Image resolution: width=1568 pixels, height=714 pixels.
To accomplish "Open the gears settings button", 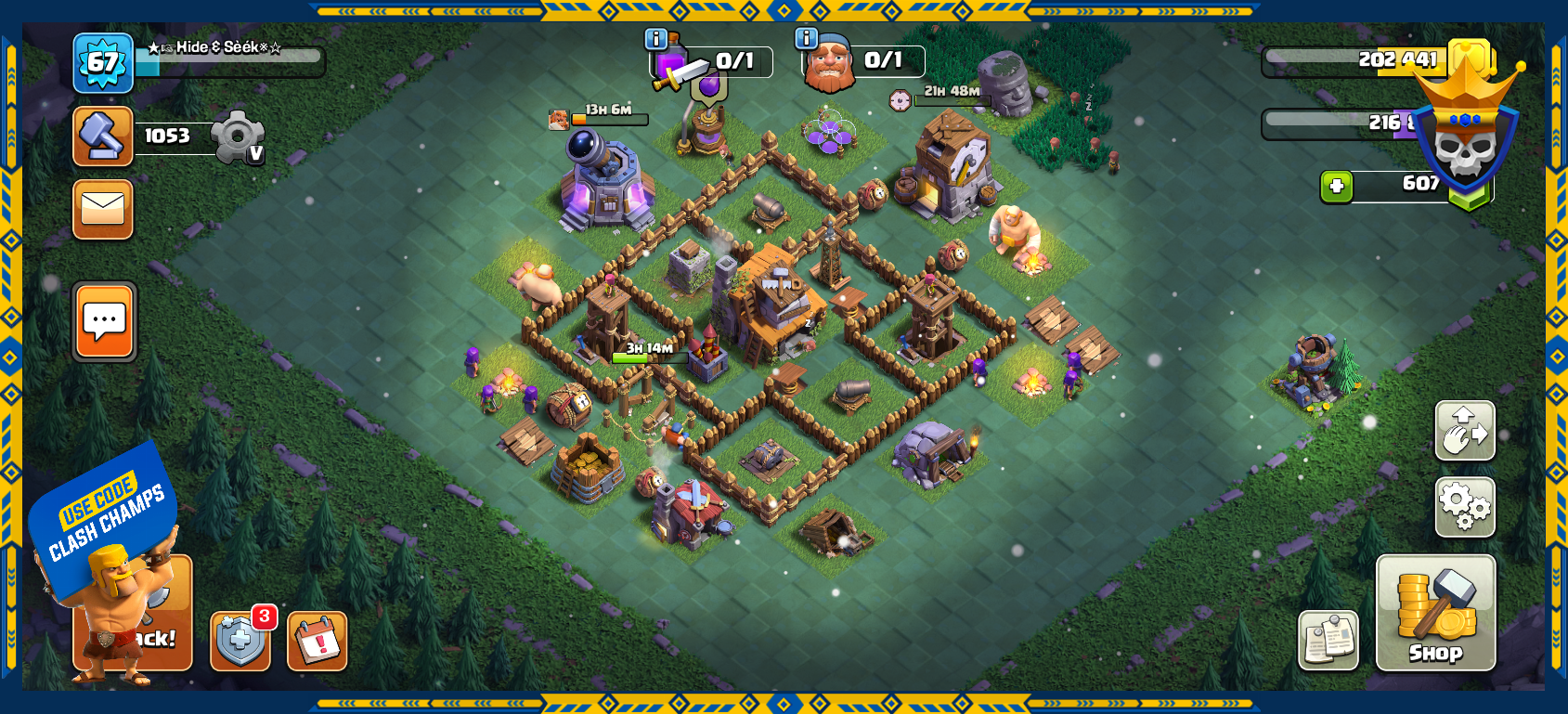I will pos(1465,507).
